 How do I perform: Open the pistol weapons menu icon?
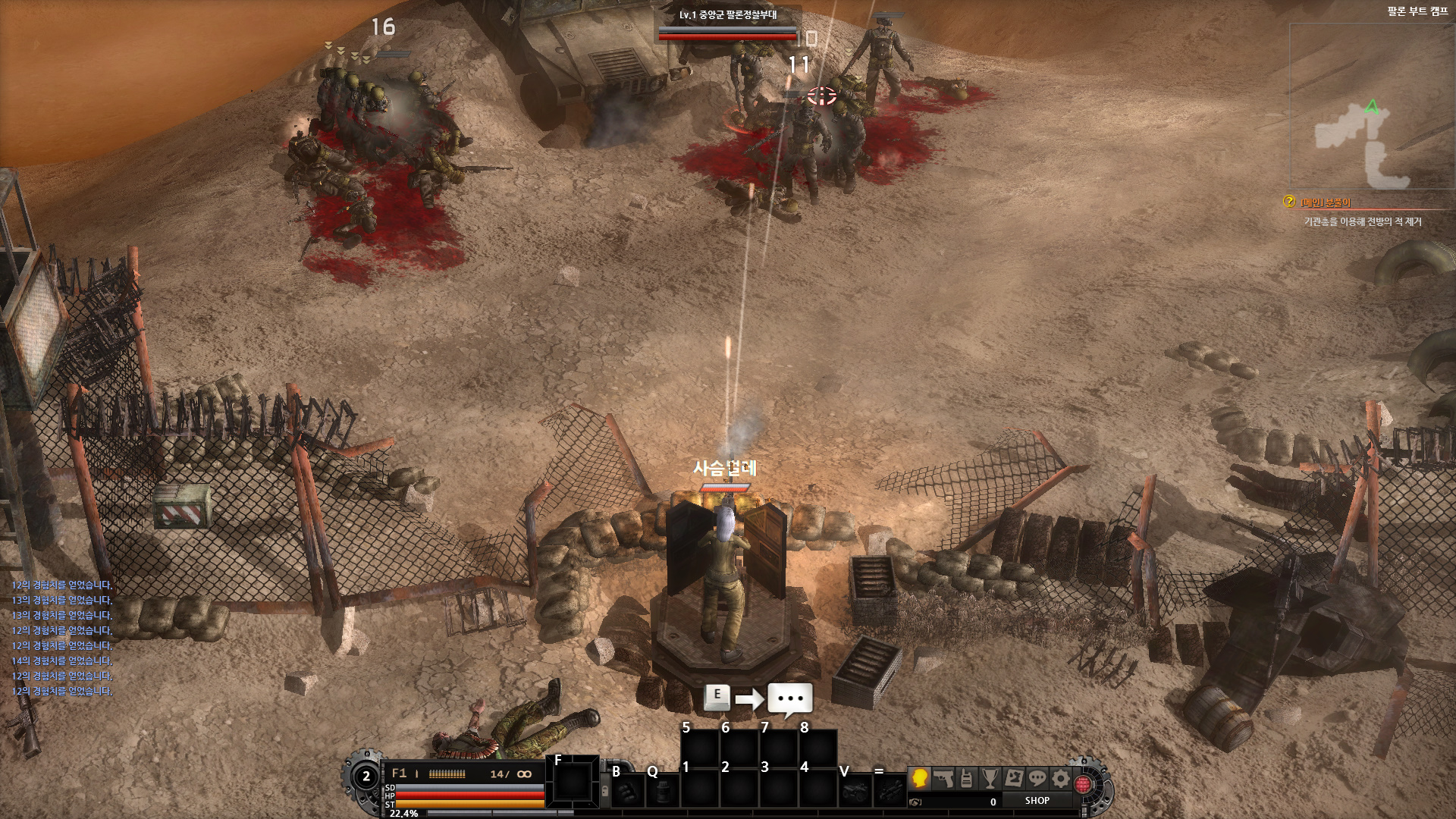click(943, 778)
